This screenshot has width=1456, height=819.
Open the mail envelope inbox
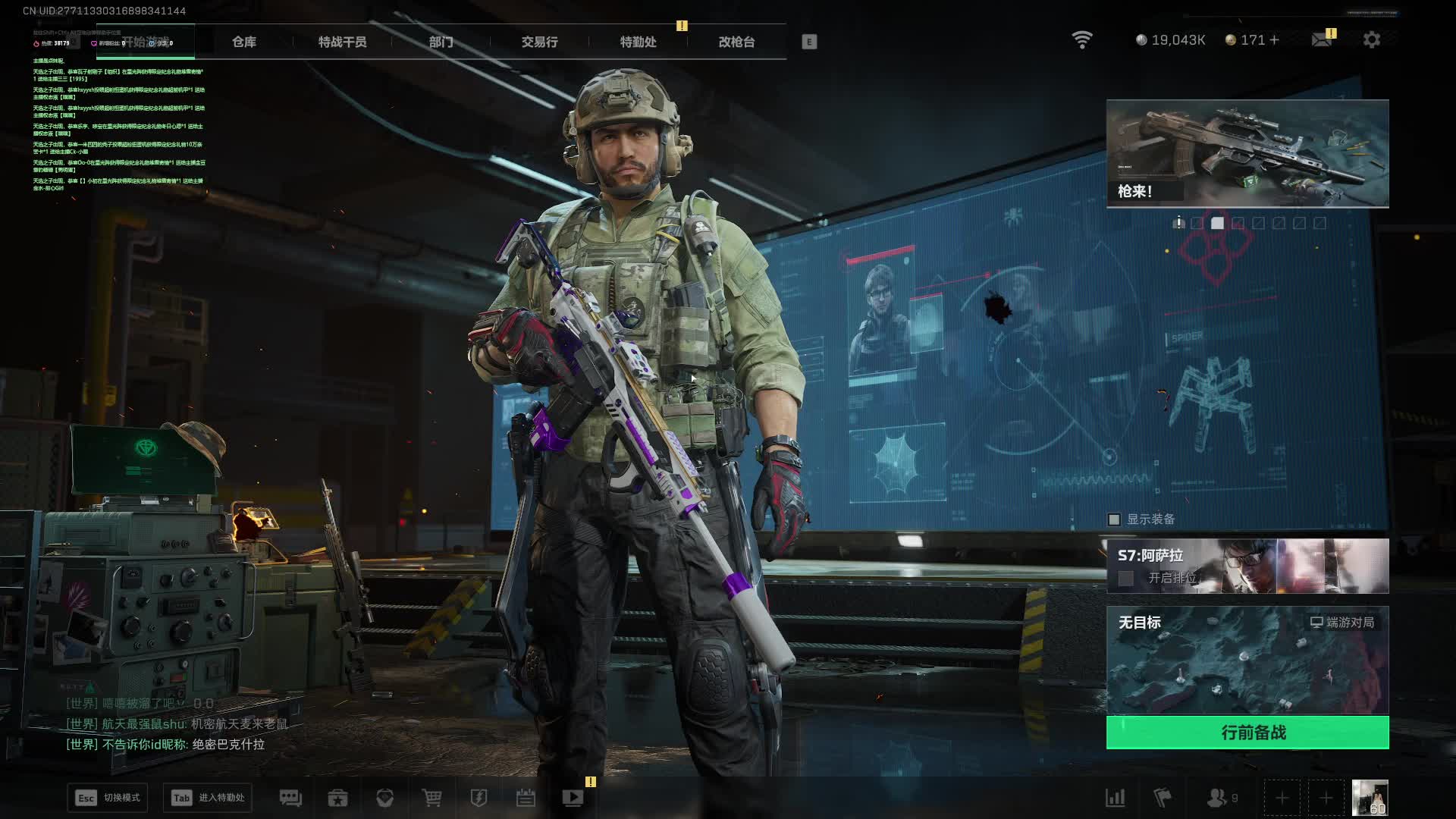point(1322,39)
